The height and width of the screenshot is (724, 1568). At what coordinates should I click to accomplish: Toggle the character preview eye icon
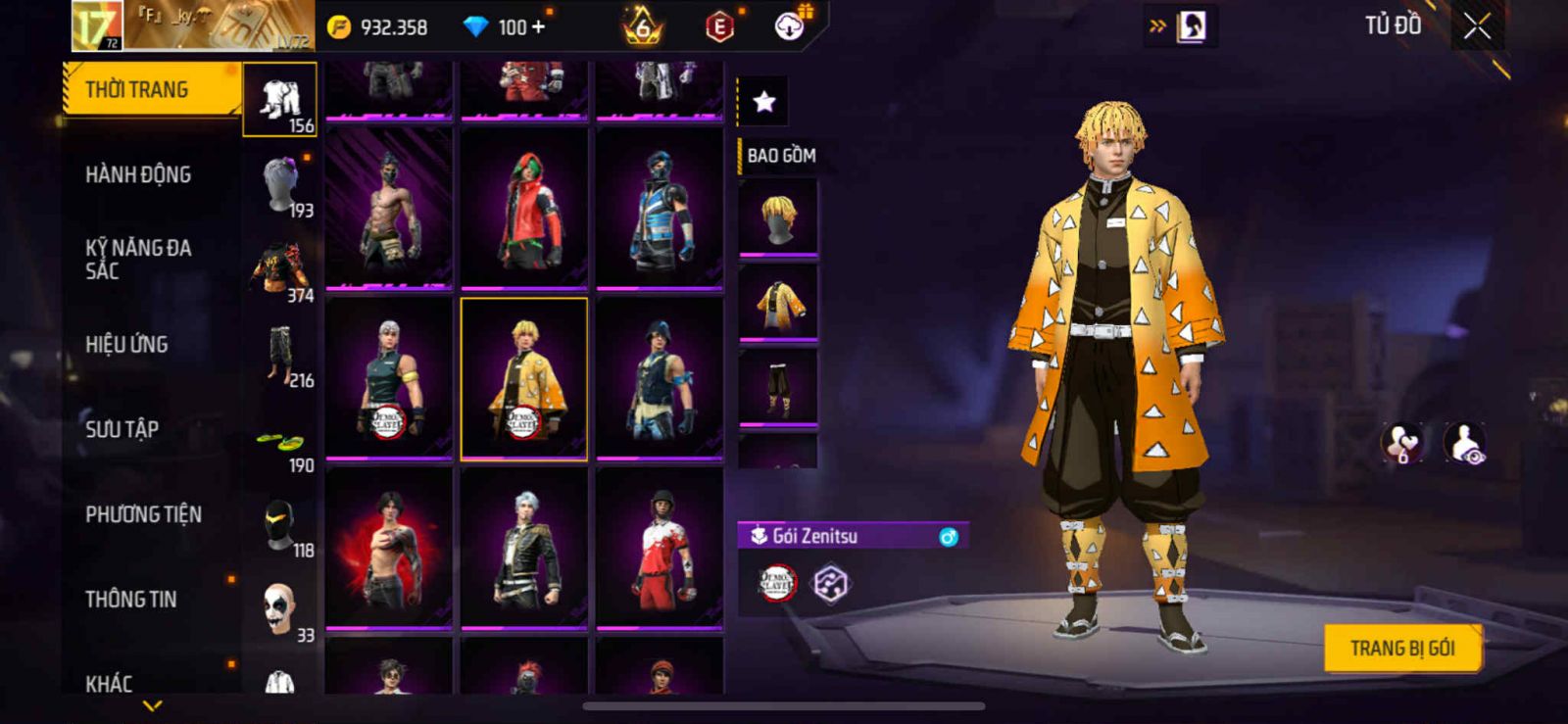[1465, 444]
